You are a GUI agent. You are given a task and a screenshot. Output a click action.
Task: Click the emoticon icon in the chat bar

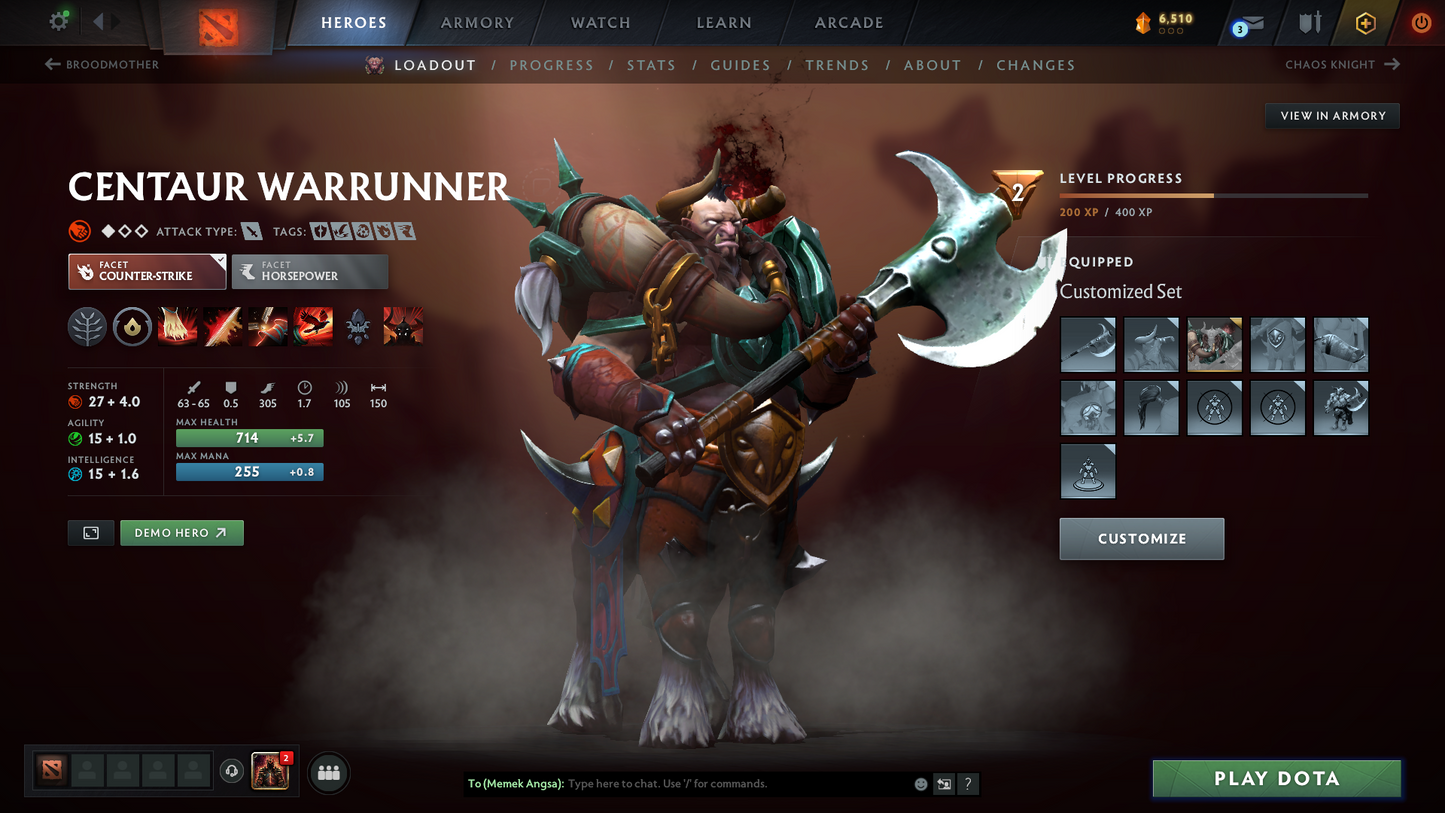point(919,784)
